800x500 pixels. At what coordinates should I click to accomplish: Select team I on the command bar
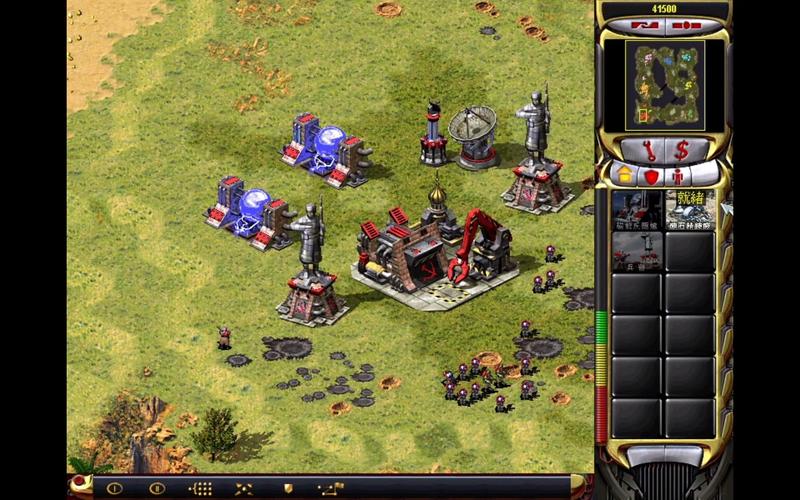click(x=115, y=488)
